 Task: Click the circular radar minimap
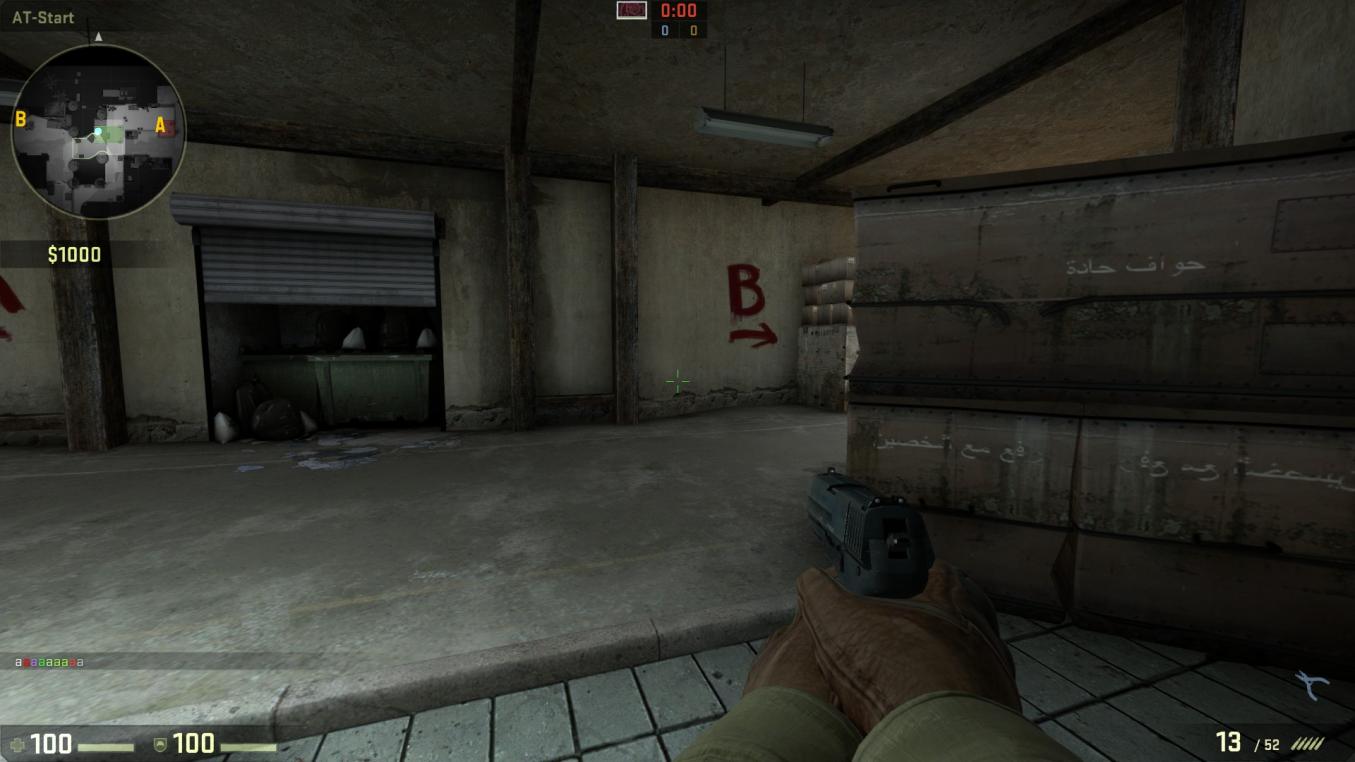click(x=98, y=131)
